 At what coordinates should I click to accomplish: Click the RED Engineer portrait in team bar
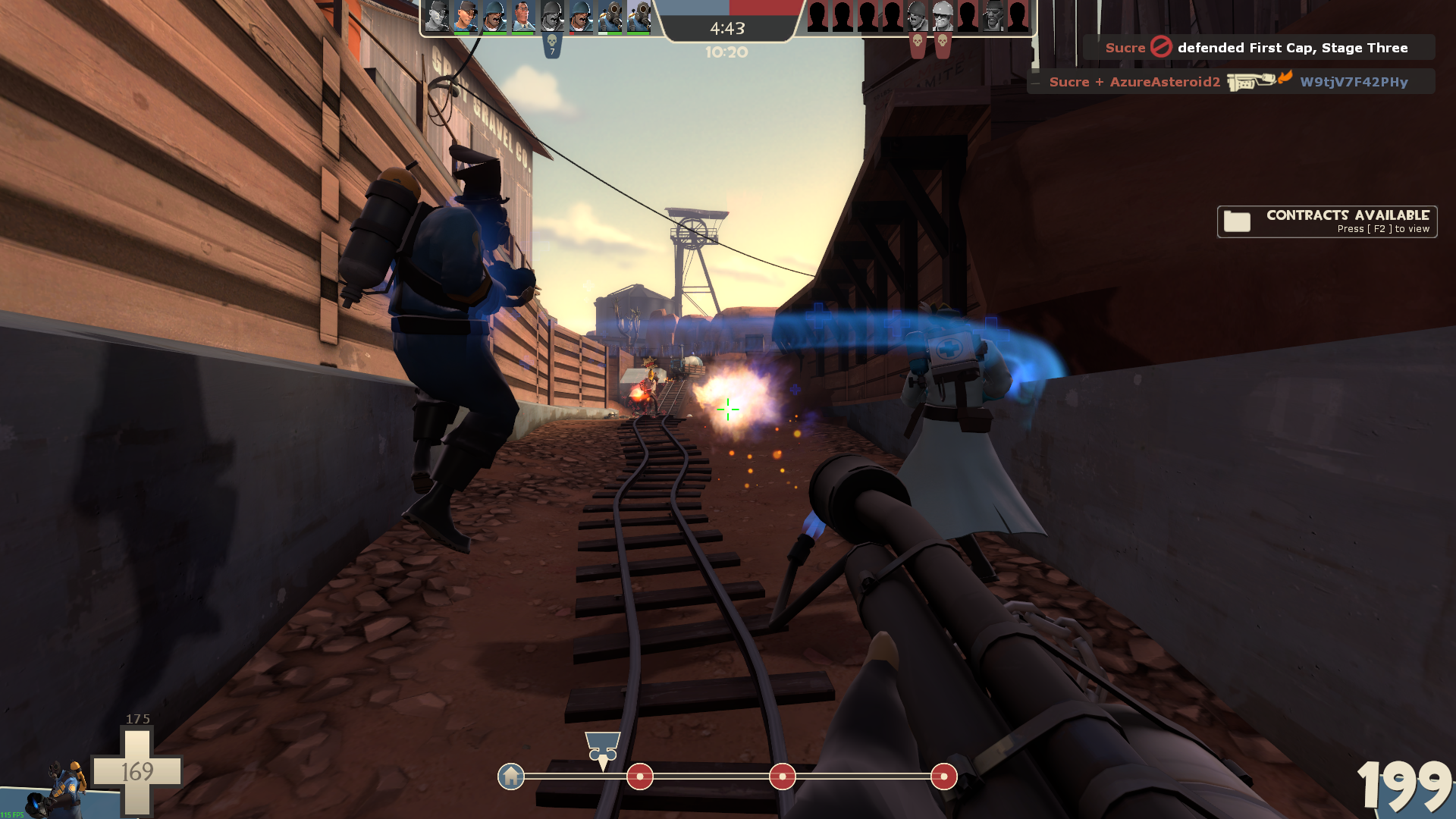point(943,16)
